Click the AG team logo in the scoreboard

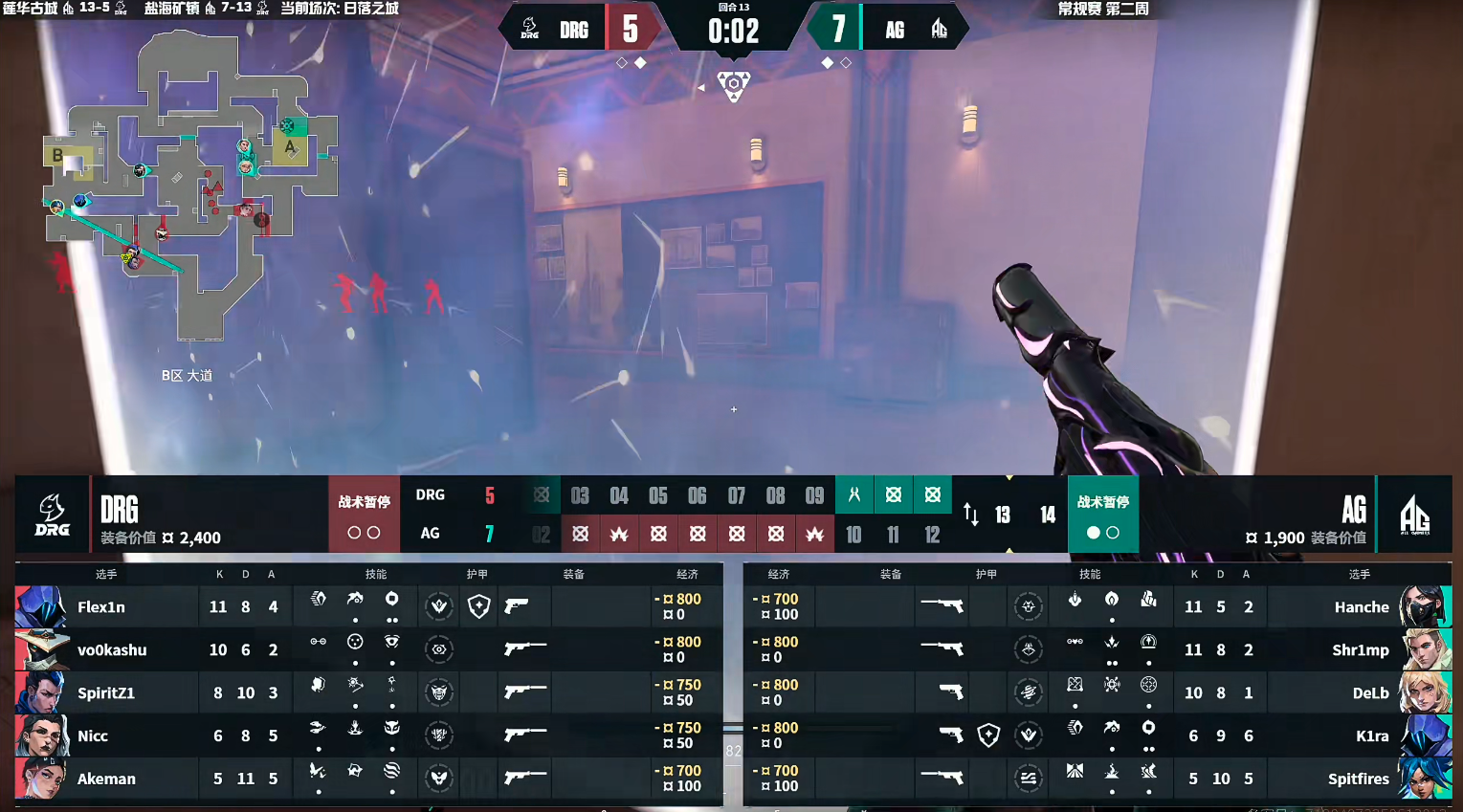1414,515
